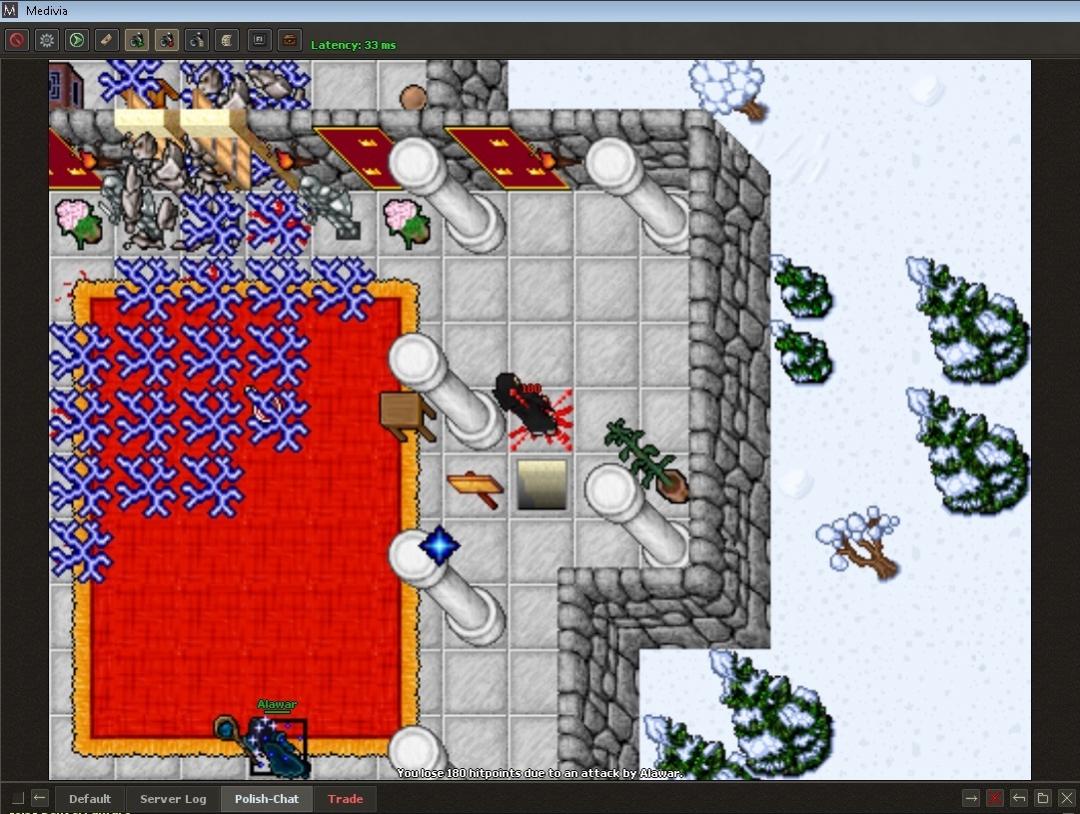Open the treasure chest toolbar button
This screenshot has width=1080, height=814.
click(x=289, y=40)
